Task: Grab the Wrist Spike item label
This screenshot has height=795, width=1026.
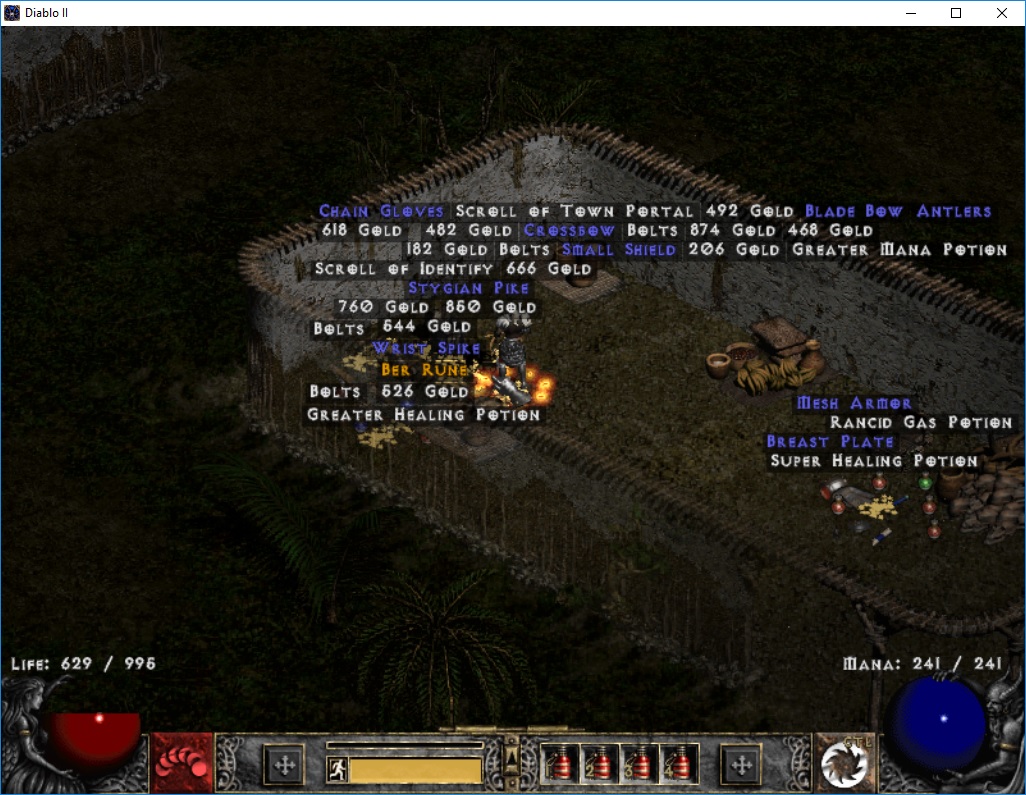Action: click(x=426, y=348)
